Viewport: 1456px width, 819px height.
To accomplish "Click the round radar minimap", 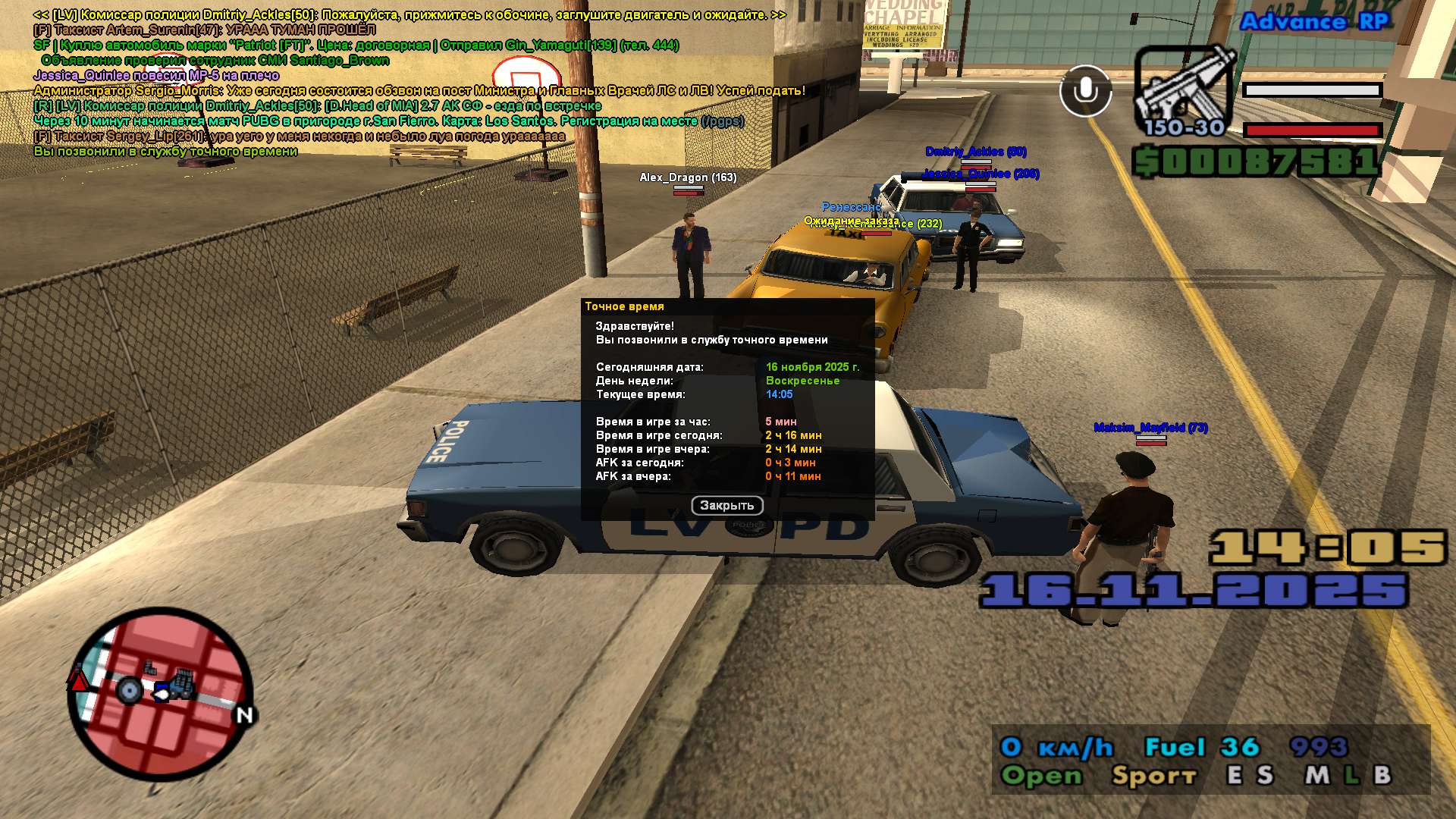I will pos(160,694).
